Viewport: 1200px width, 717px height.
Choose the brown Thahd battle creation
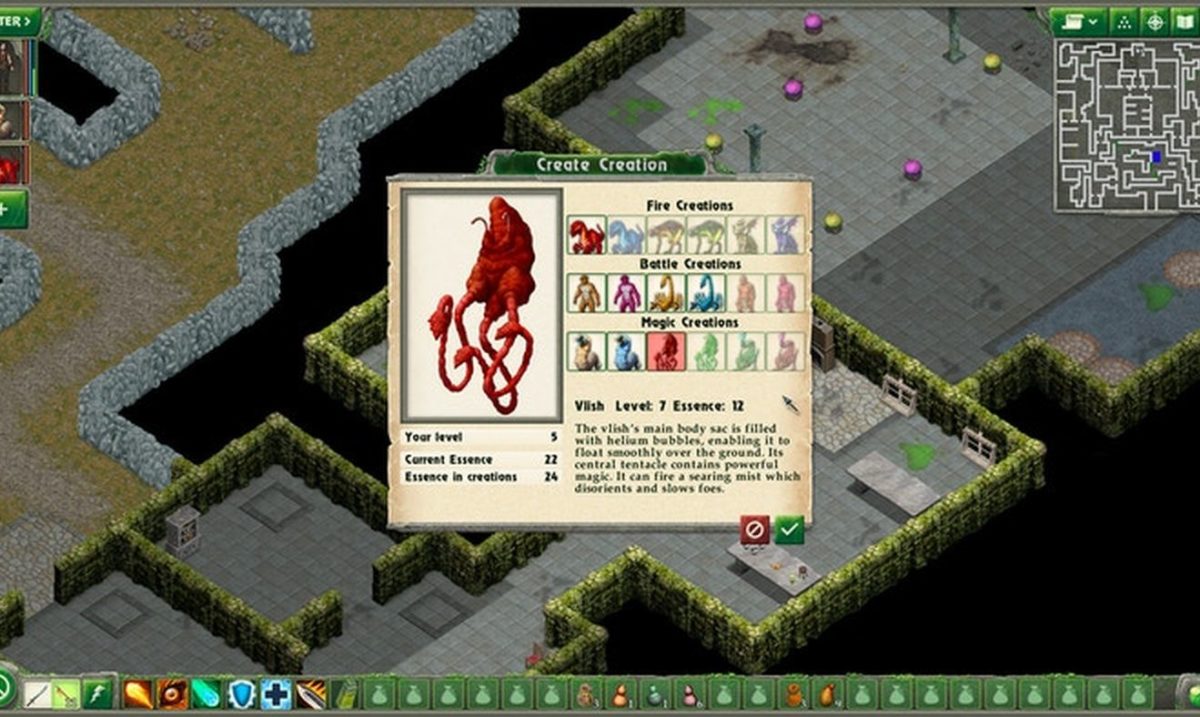[x=587, y=293]
